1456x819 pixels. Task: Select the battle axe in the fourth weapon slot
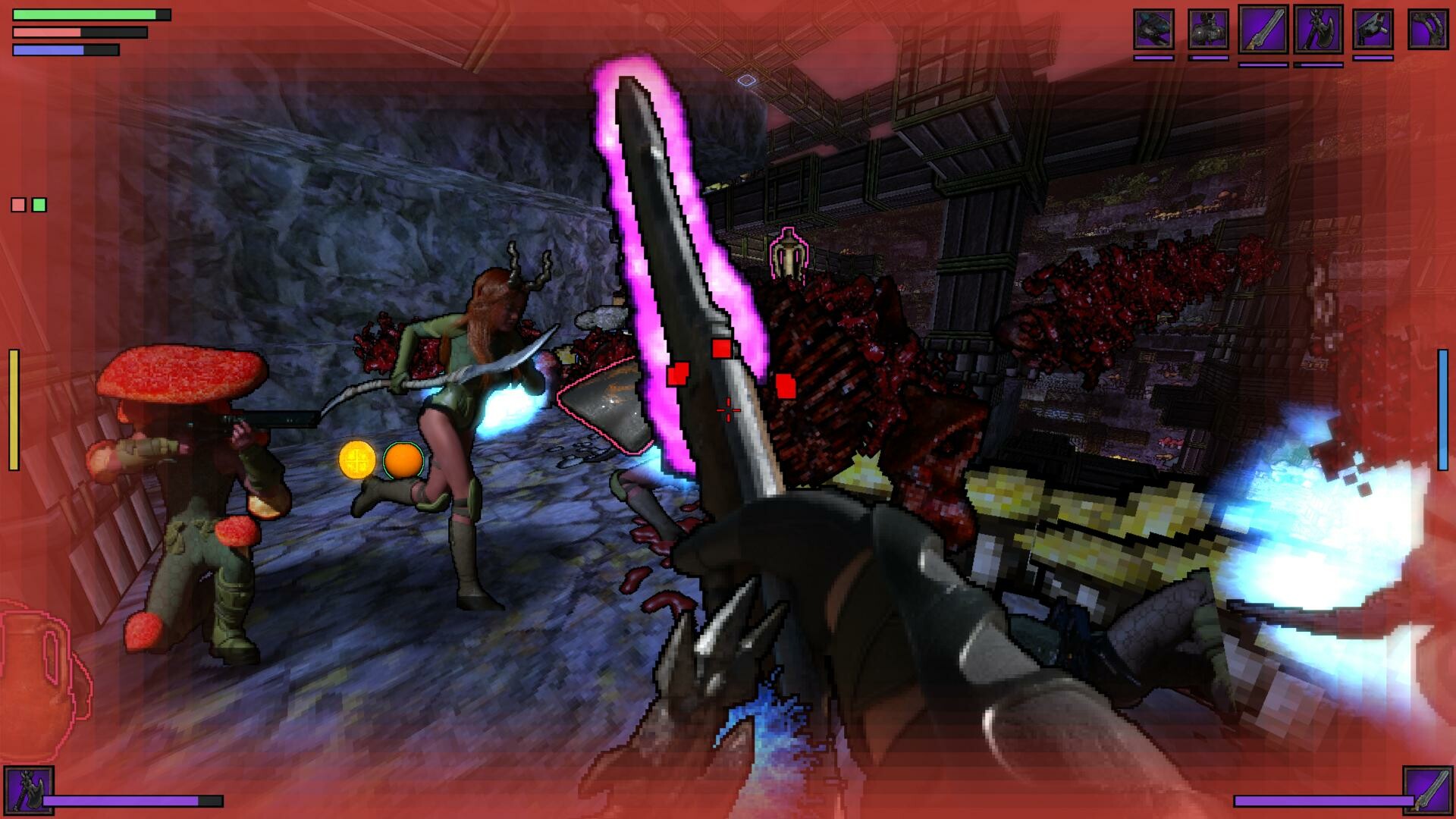[x=1318, y=30]
